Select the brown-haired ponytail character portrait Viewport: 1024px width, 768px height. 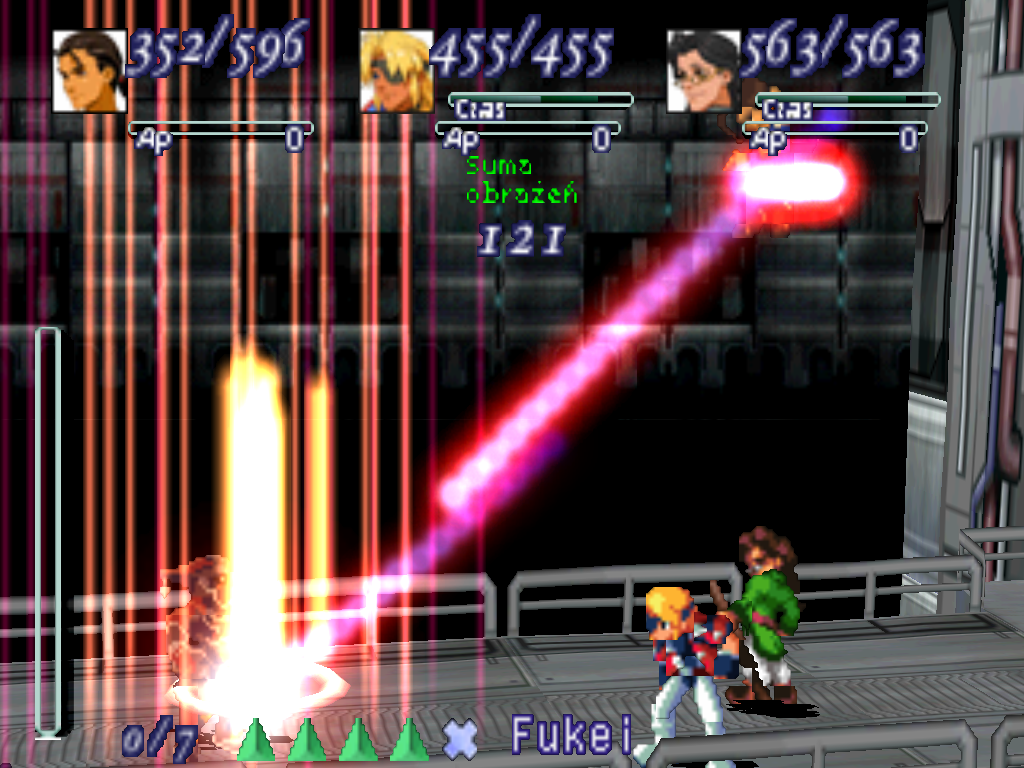89,71
